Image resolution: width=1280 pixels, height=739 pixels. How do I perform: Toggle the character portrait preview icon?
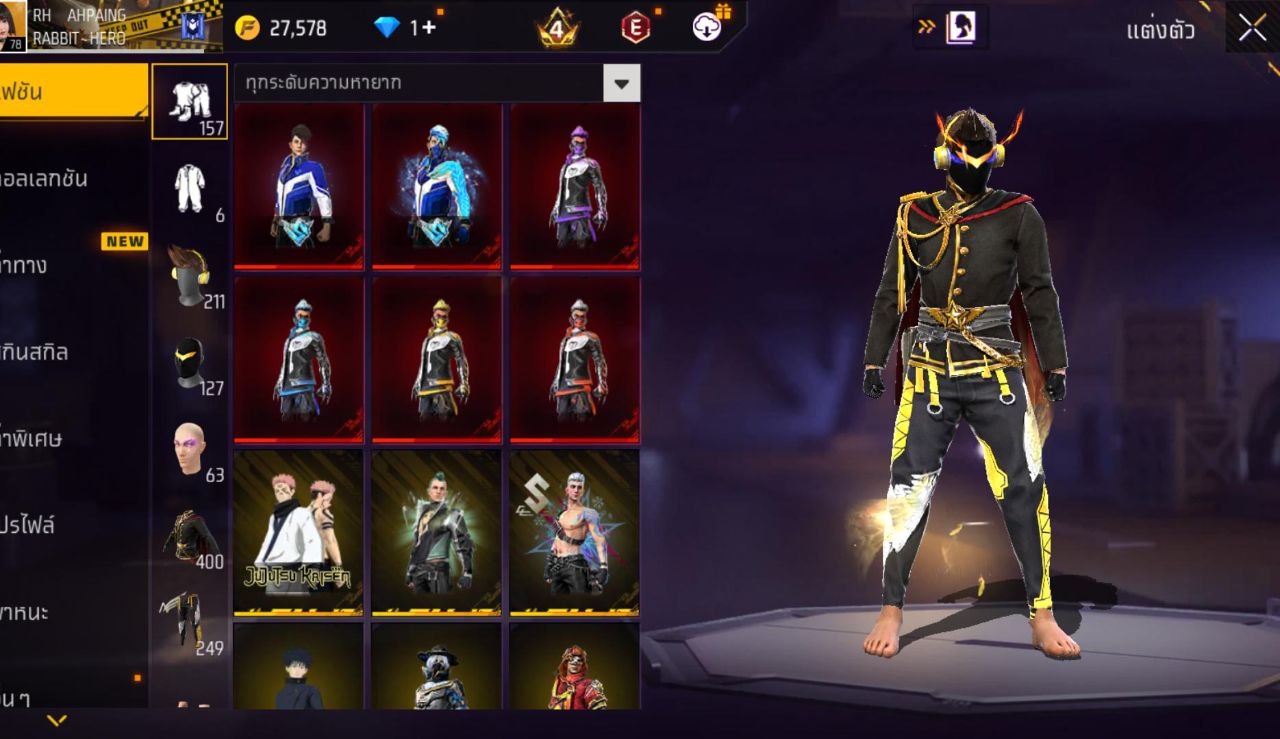[963, 28]
